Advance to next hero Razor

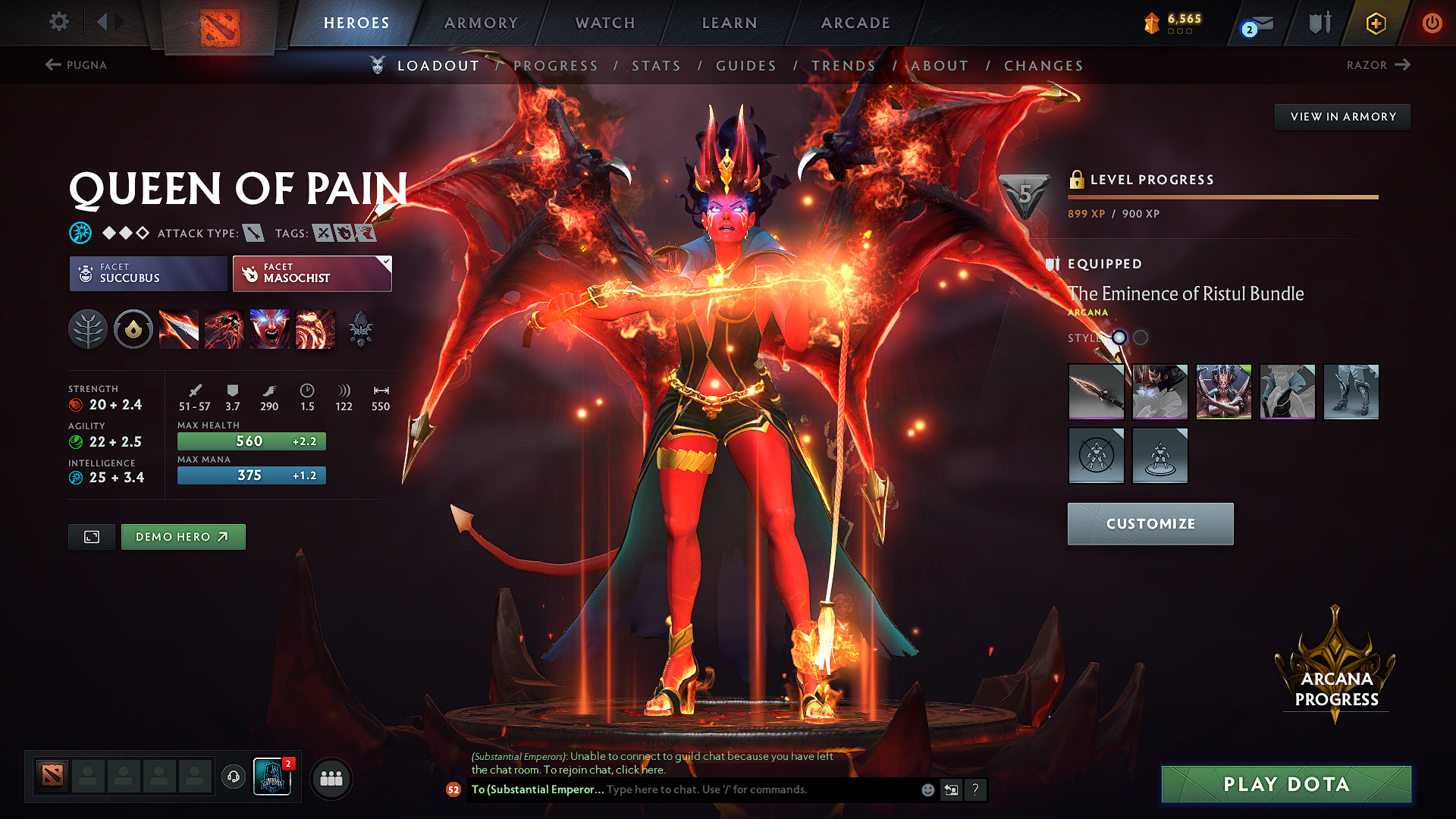coord(1379,65)
